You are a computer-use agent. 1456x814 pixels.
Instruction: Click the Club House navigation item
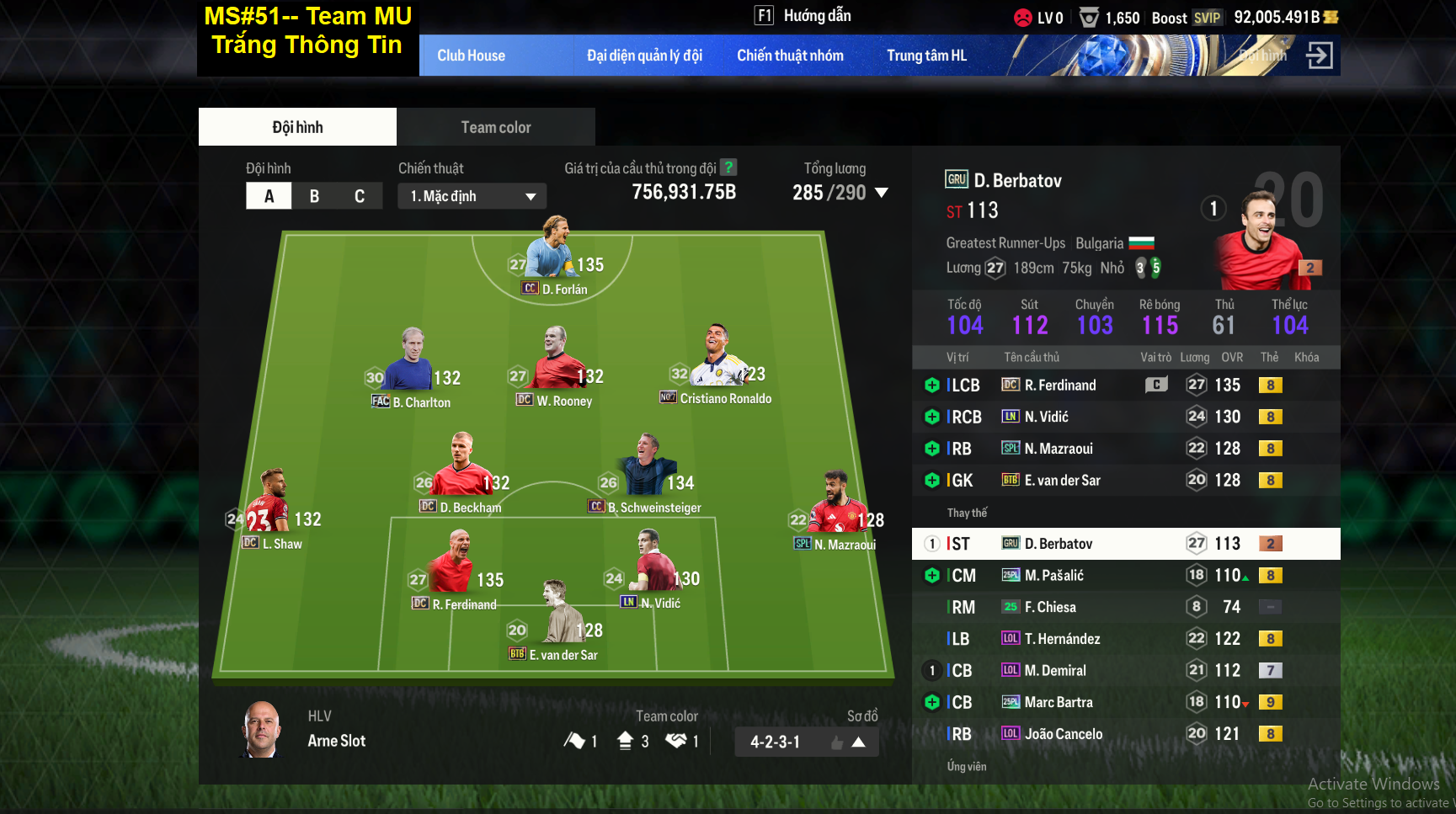[x=471, y=55]
